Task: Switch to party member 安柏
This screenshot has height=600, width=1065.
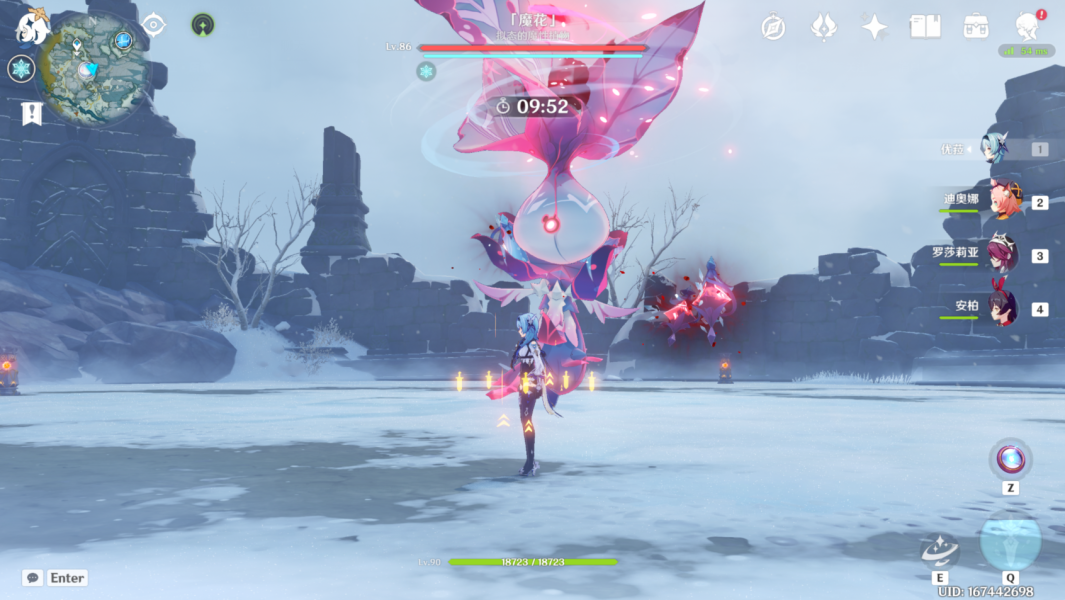Action: [1001, 307]
